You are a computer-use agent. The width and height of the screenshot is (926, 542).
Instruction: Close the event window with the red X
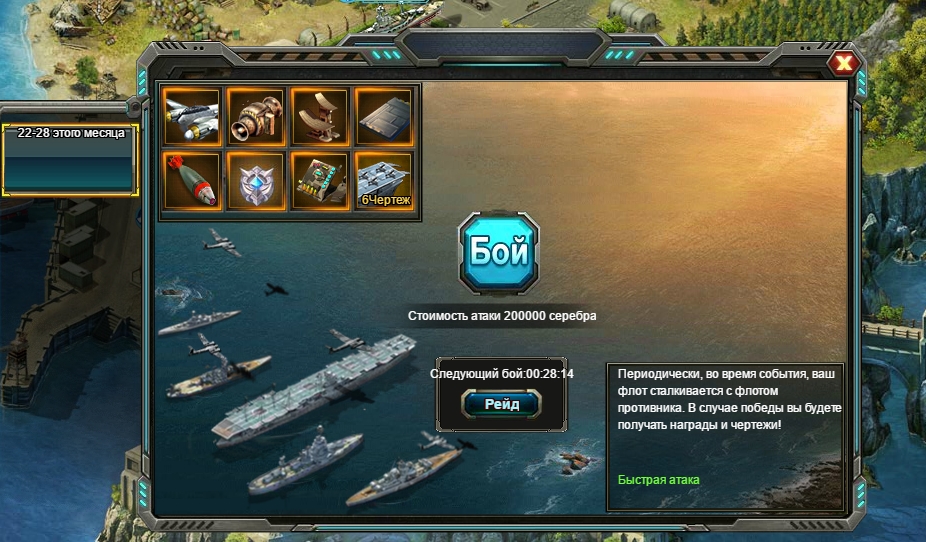click(845, 64)
